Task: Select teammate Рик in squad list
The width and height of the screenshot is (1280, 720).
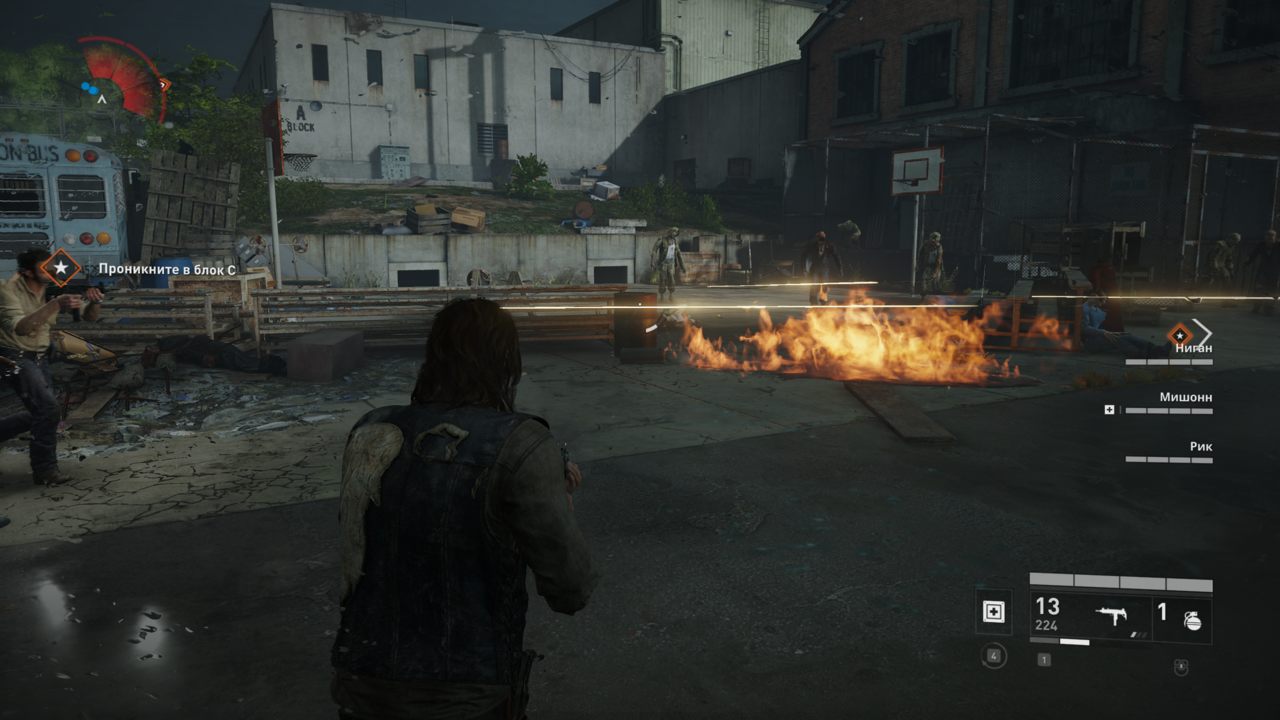Action: coord(1200,446)
